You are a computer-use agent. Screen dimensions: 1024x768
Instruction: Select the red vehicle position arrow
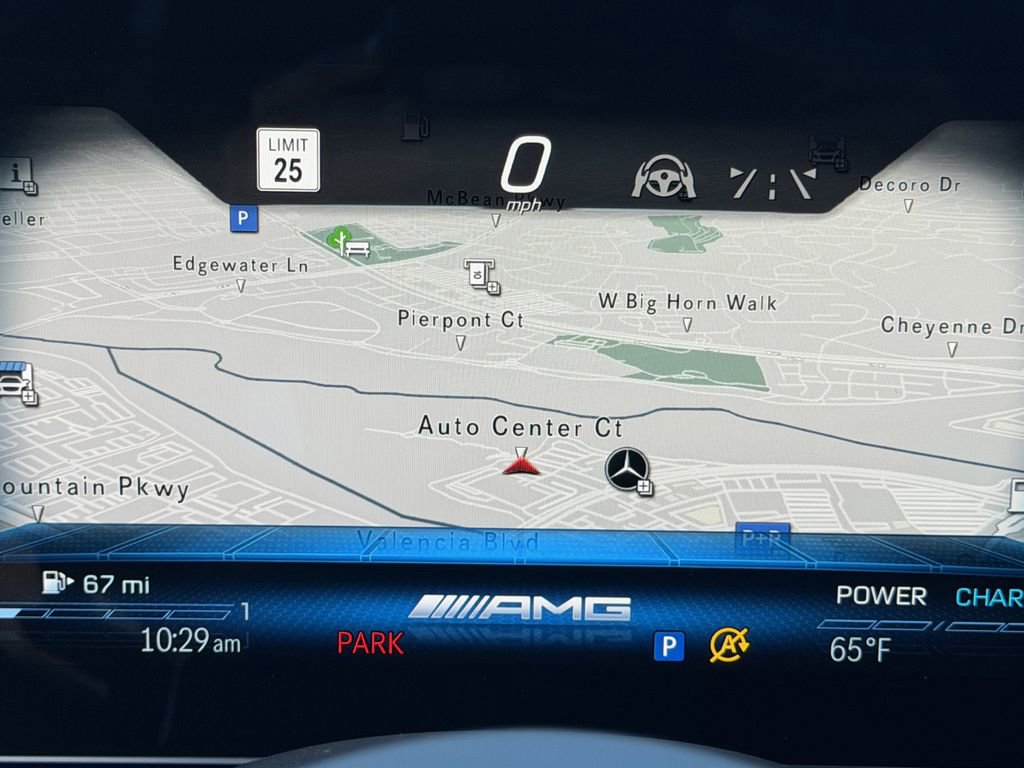click(x=521, y=464)
